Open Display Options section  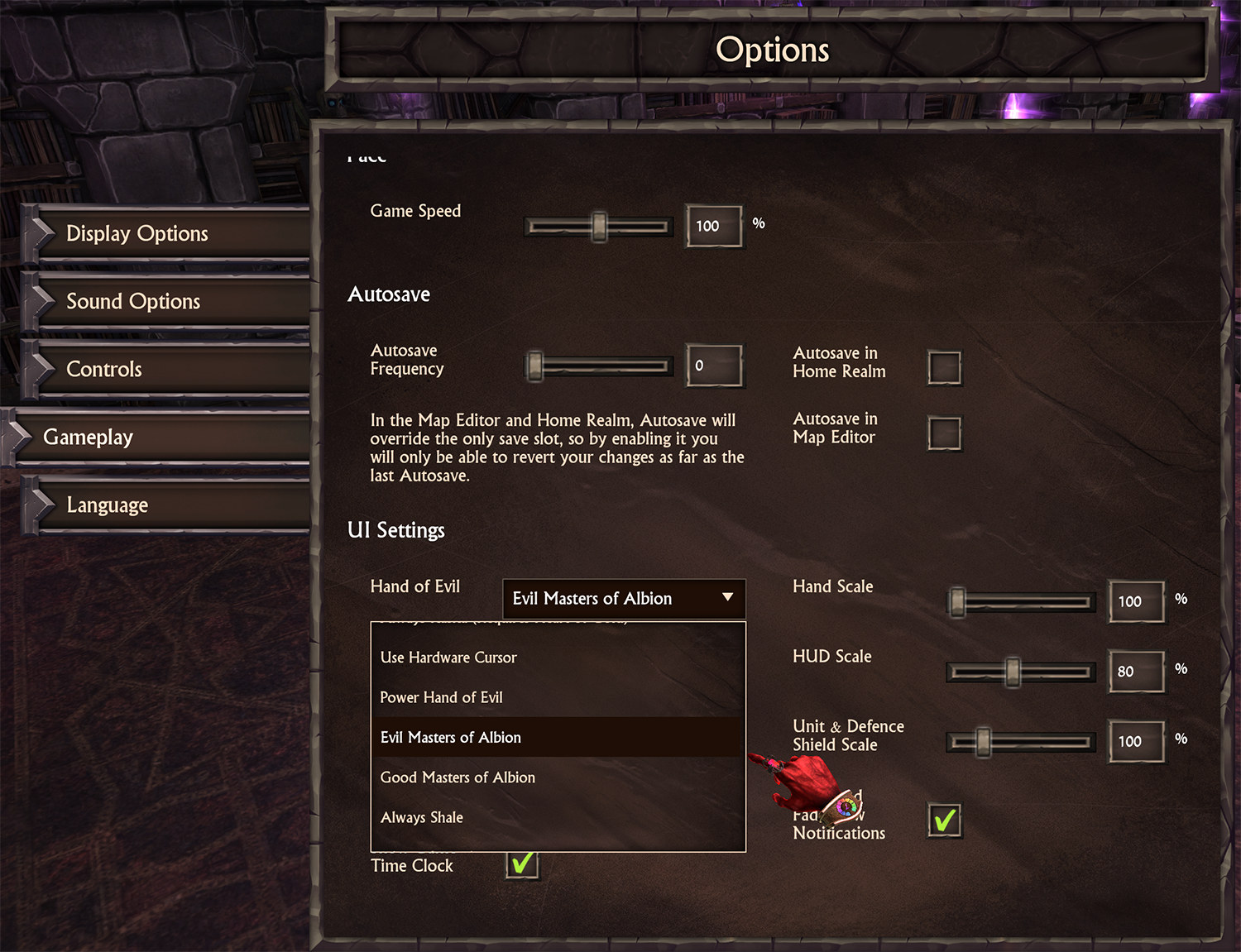click(137, 234)
